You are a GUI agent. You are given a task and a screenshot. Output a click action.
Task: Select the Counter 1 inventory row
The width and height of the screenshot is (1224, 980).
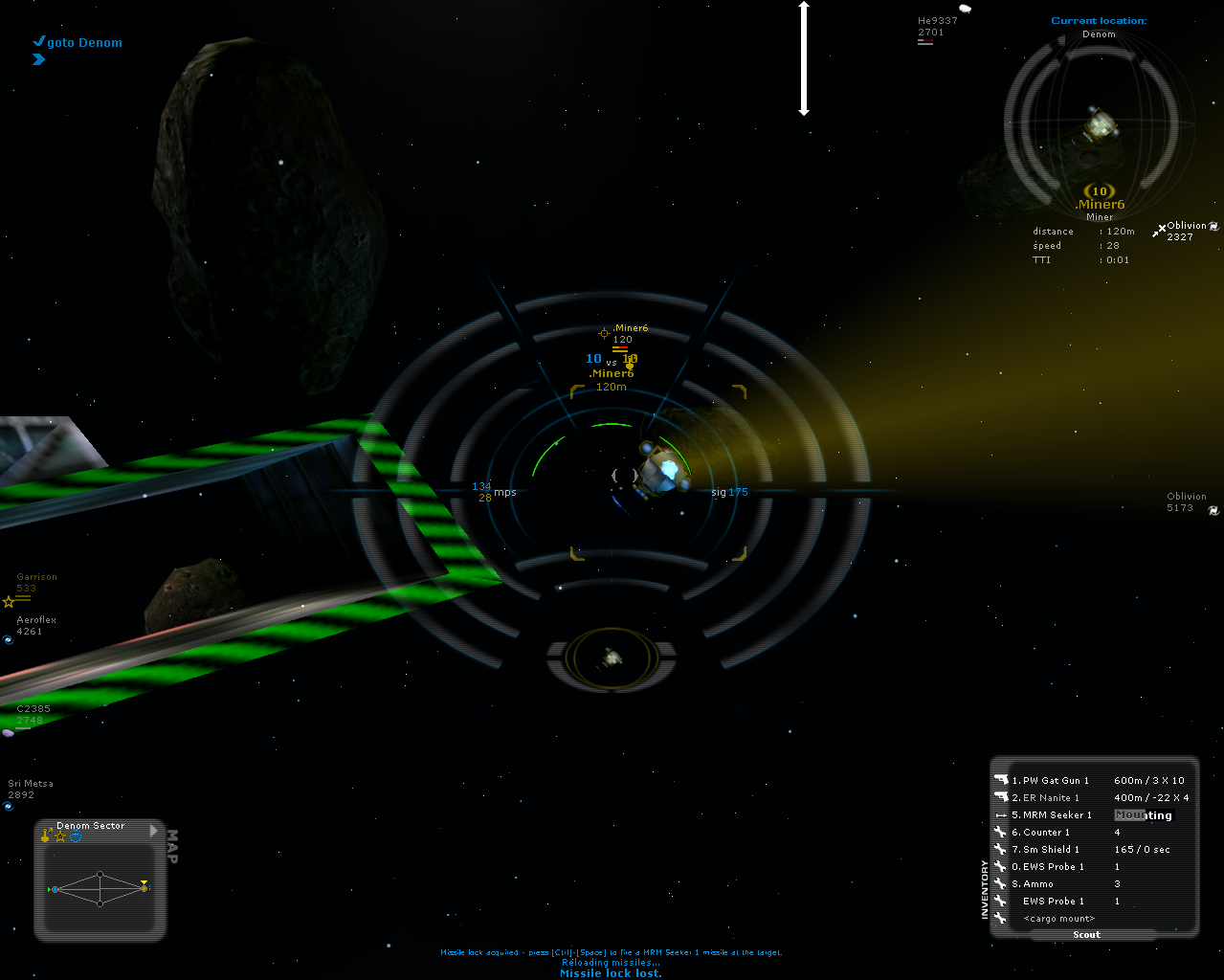click(1046, 833)
